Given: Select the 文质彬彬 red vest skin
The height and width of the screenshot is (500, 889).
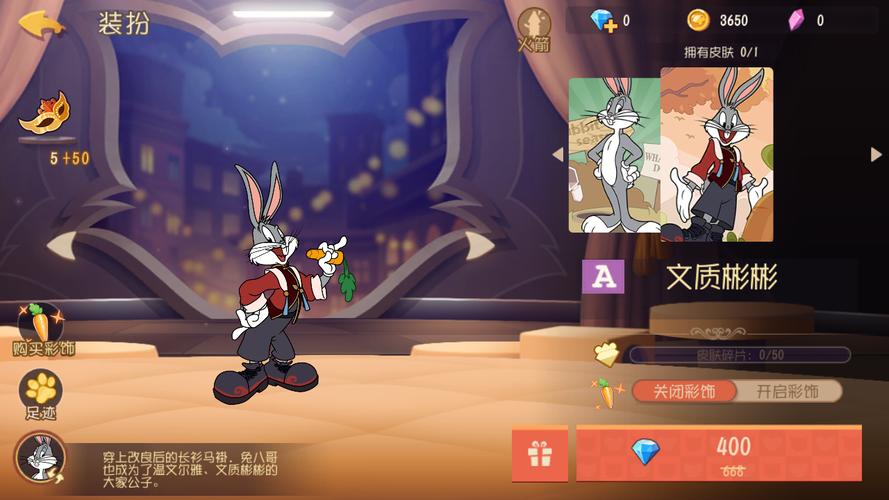Looking at the screenshot, I should coord(717,154).
